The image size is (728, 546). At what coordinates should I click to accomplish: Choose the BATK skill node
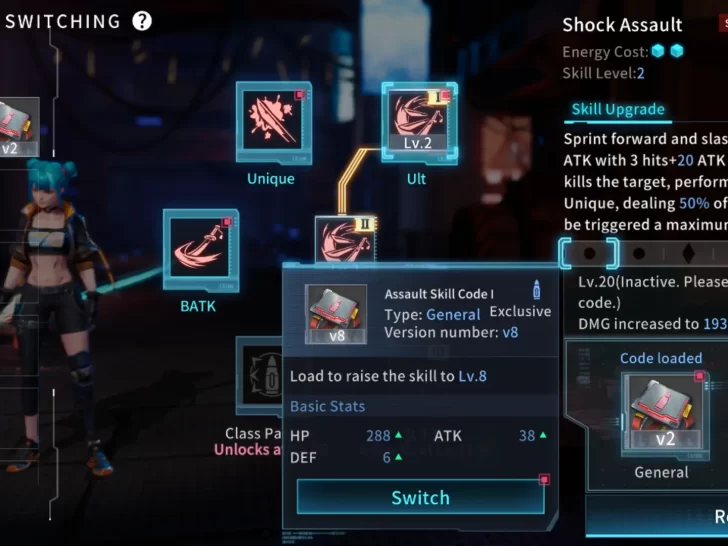(200, 250)
